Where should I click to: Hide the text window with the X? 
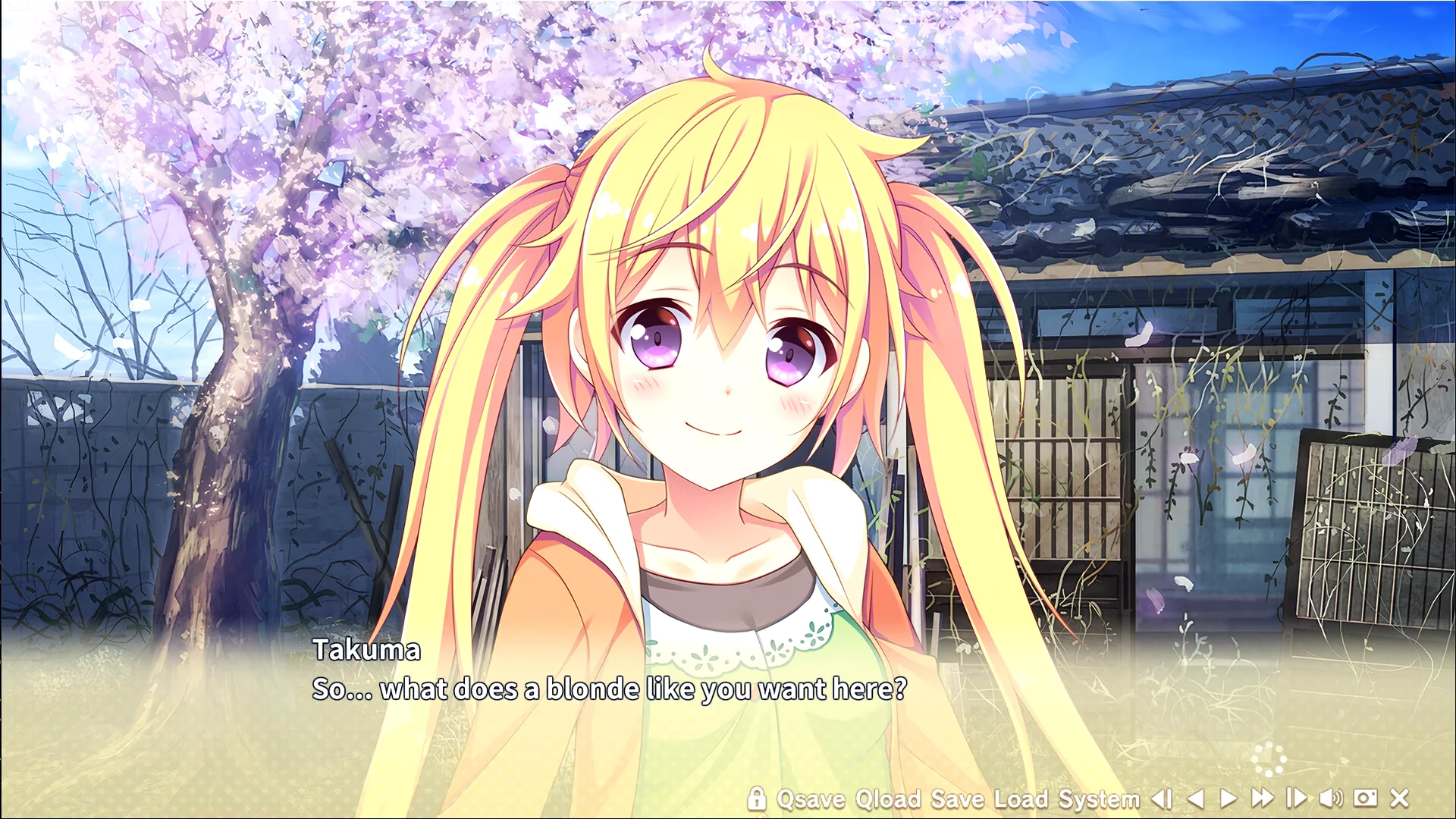pyautogui.click(x=1400, y=799)
